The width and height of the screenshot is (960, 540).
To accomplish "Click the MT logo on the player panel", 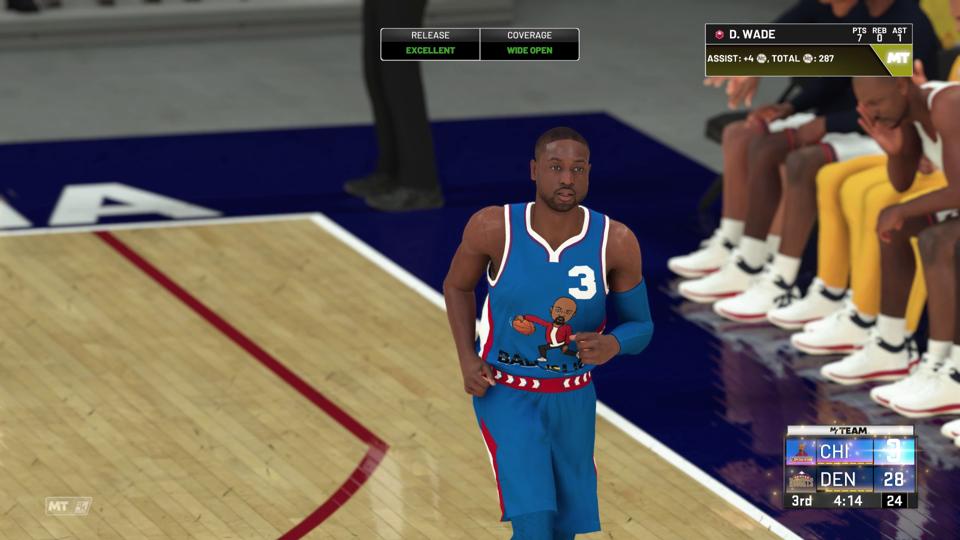I will 897,59.
